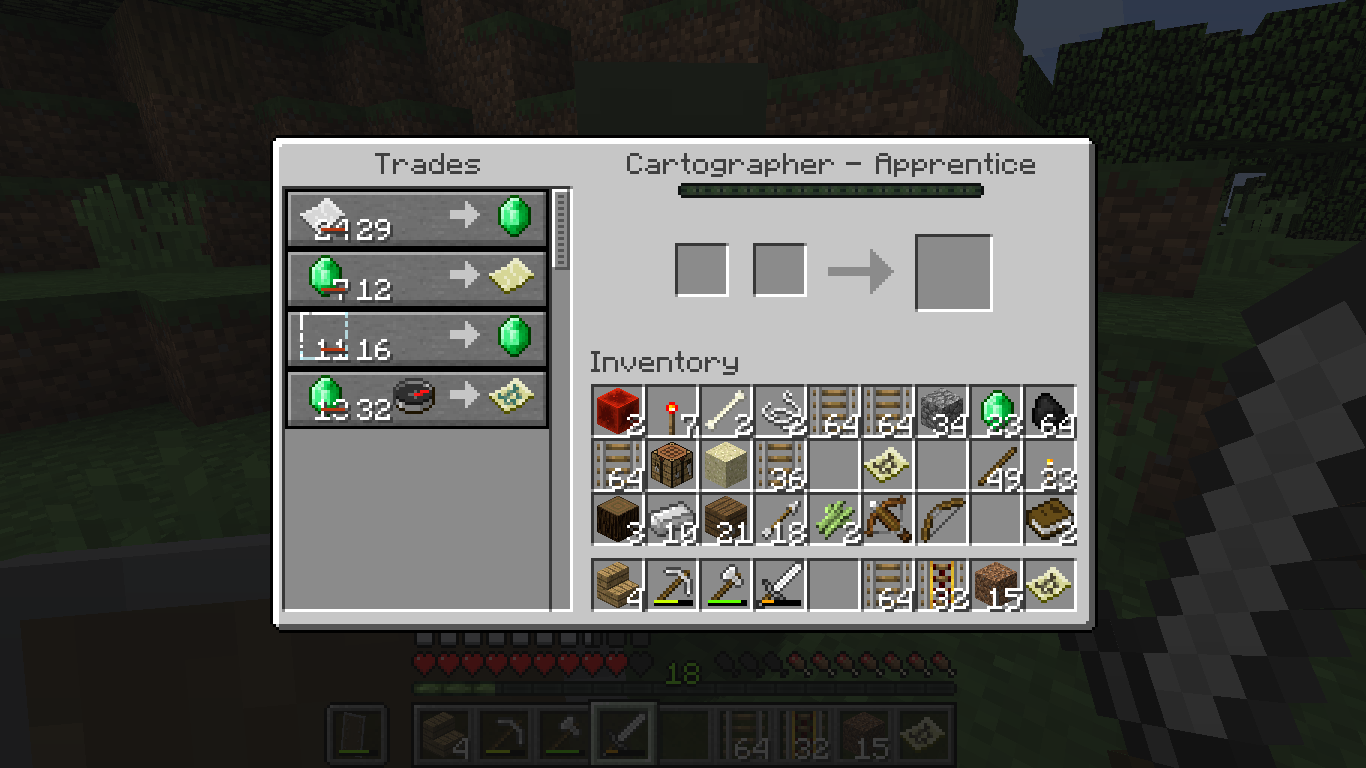
Task: Pick the iron sword in the hotbar row
Action: coord(780,585)
